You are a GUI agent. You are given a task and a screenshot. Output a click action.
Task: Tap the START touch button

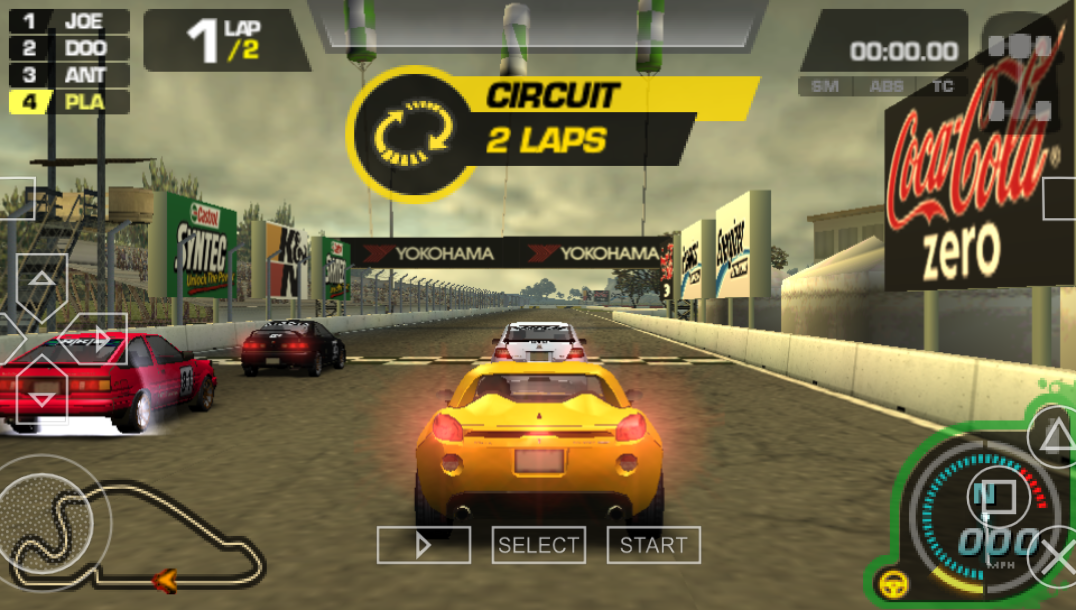point(653,545)
